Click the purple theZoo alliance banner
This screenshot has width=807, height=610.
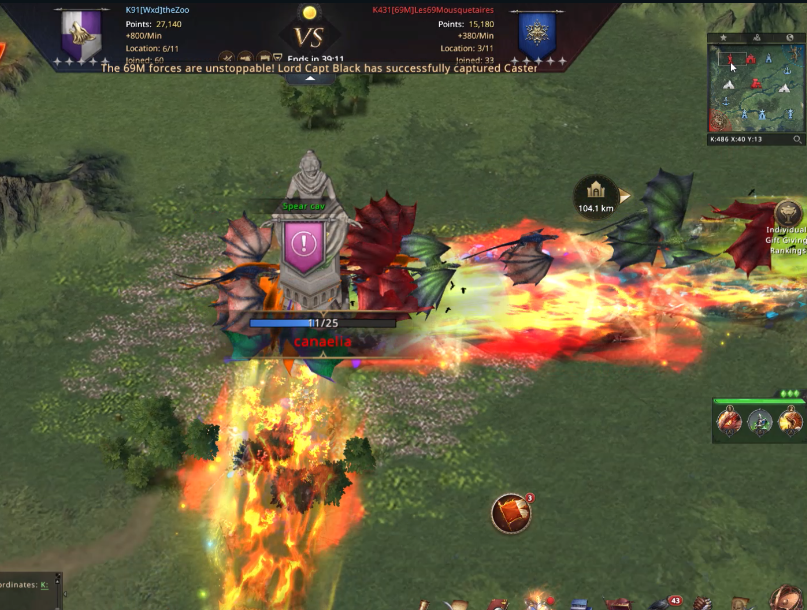pos(82,37)
